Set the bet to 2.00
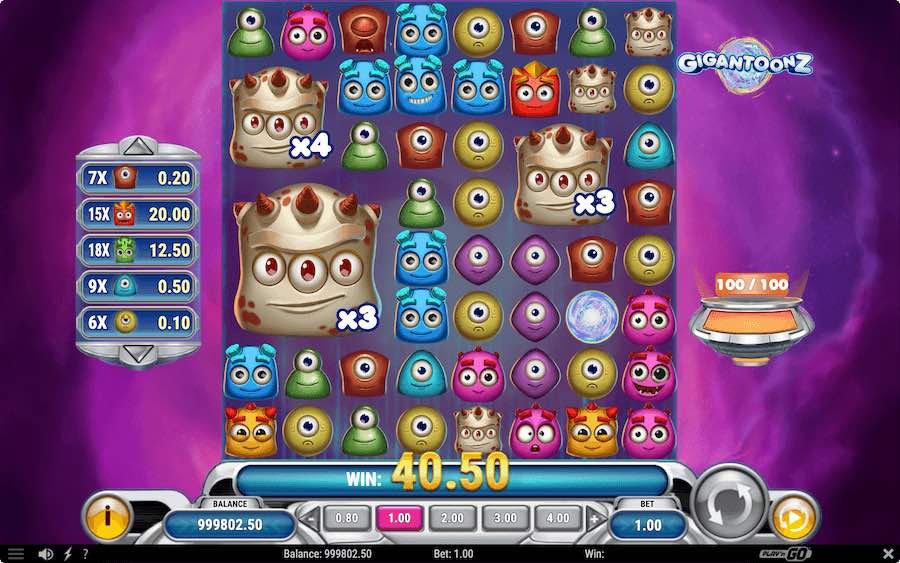 coord(453,518)
